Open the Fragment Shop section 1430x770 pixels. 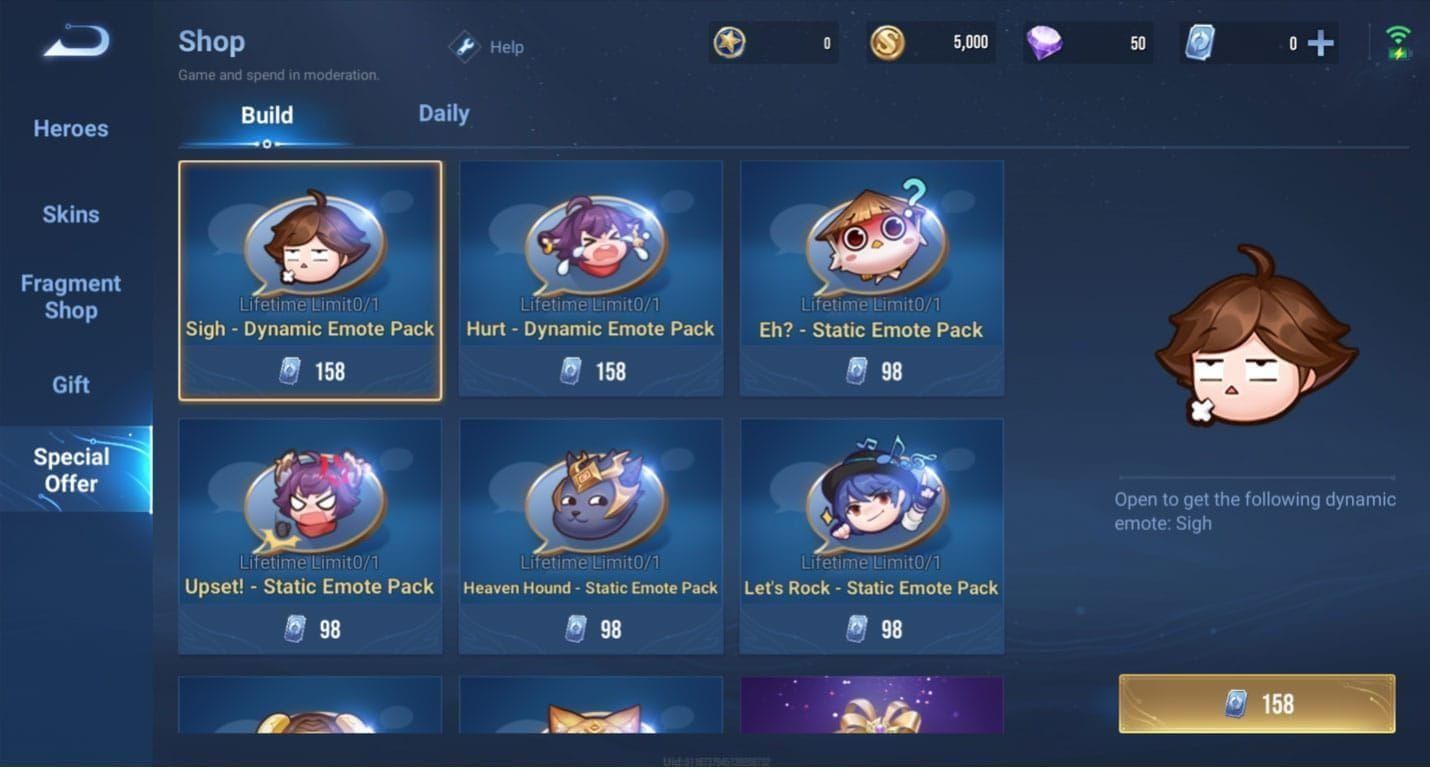click(70, 297)
